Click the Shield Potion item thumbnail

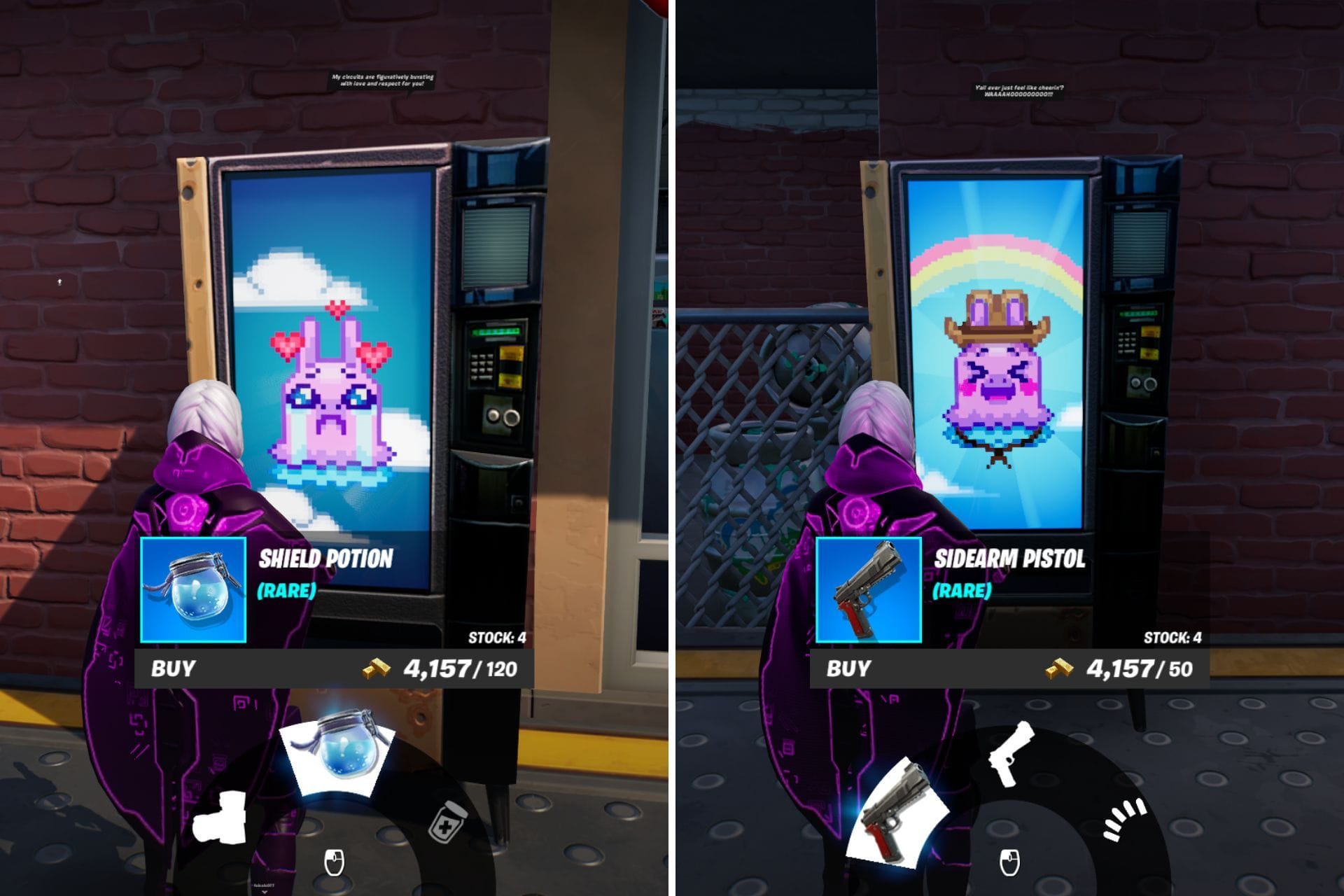194,590
